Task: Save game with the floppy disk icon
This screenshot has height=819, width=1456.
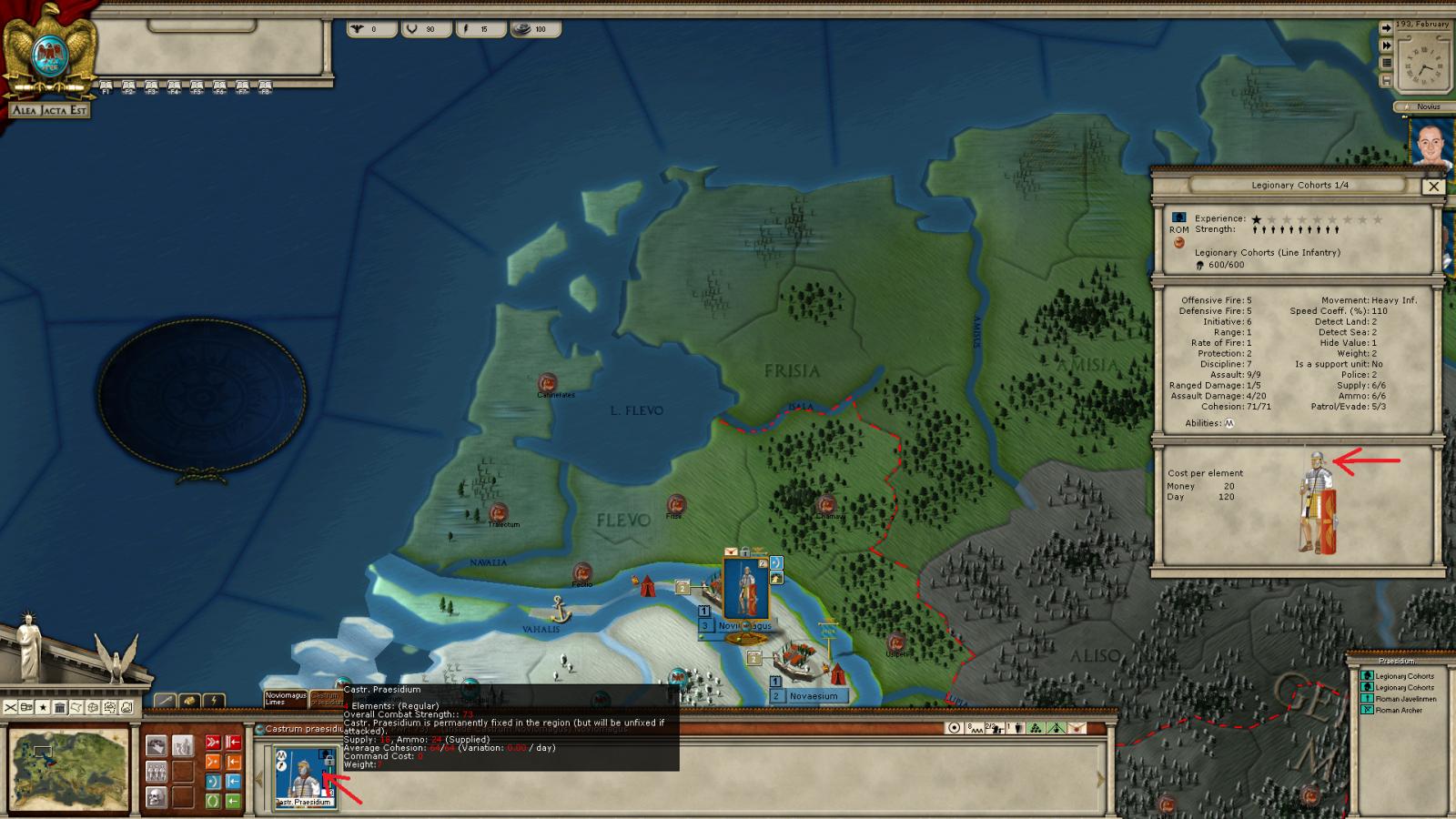Action: (x=1386, y=82)
